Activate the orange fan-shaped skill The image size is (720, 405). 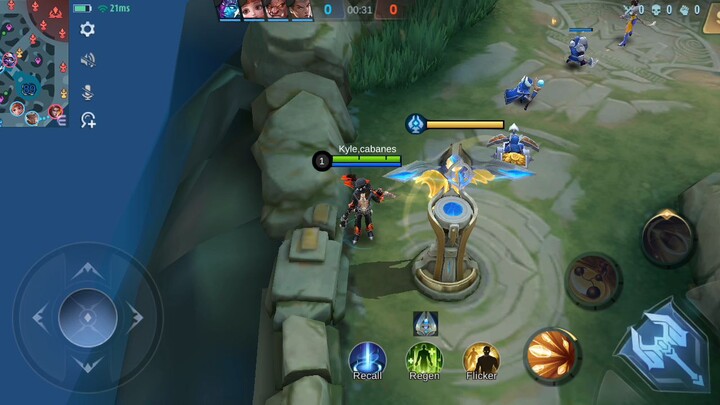pos(551,355)
